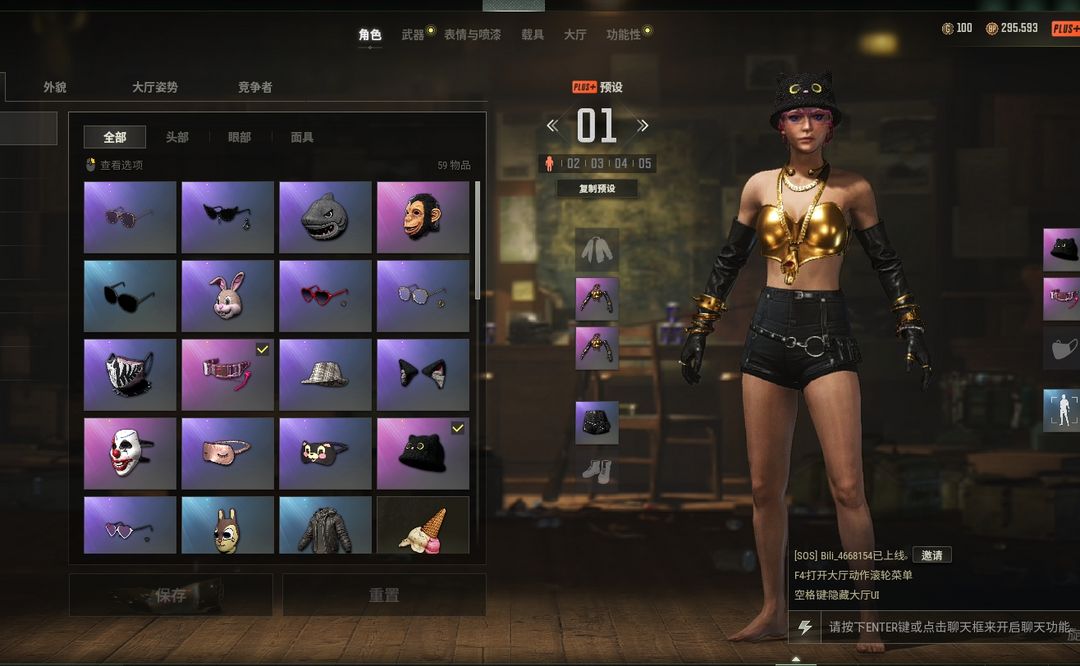Viewport: 1080px width, 666px height.
Task: Choose the shark head mask item
Action: [325, 217]
